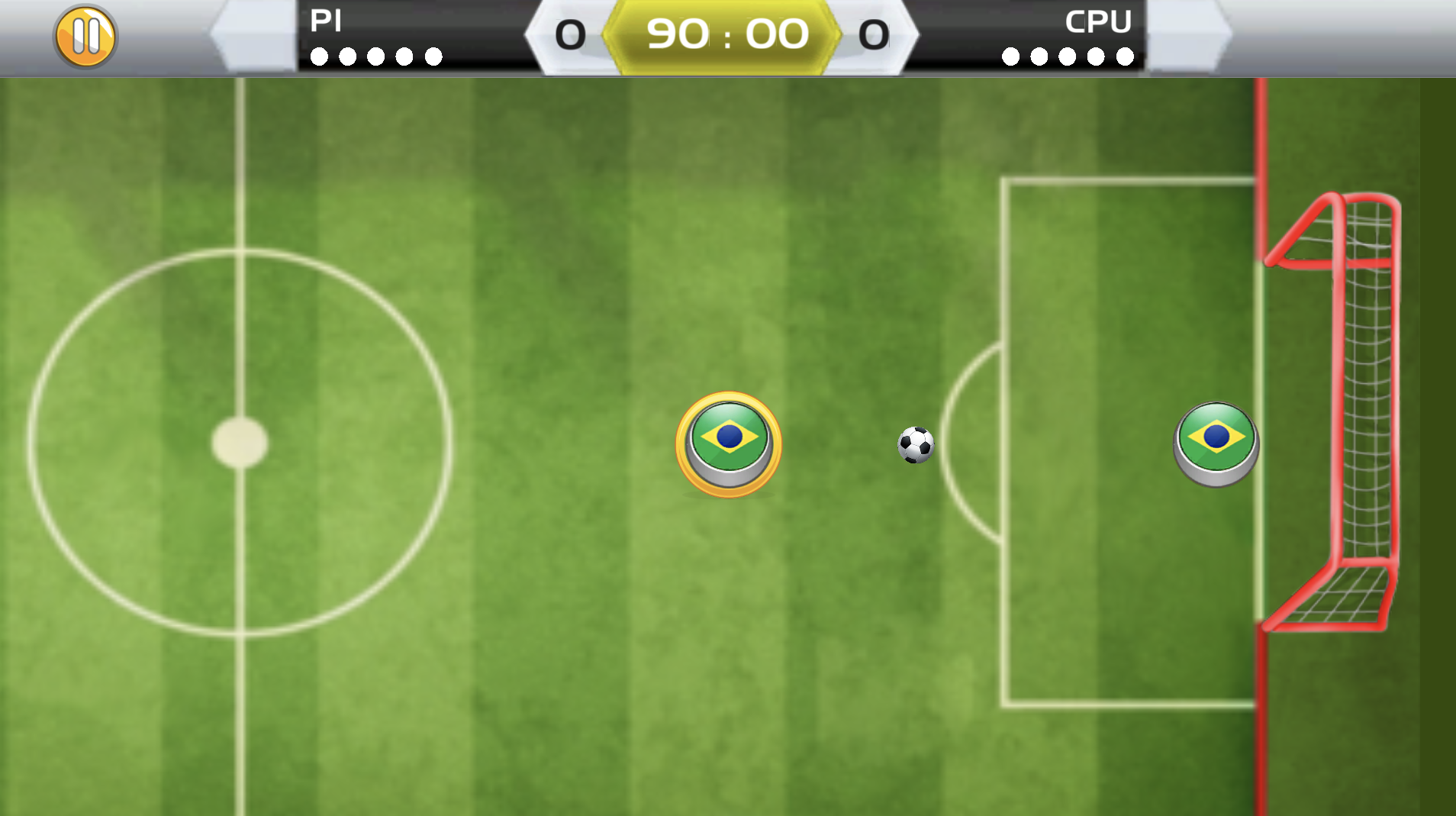Select the PI team label
The image size is (1456, 816).
[325, 21]
